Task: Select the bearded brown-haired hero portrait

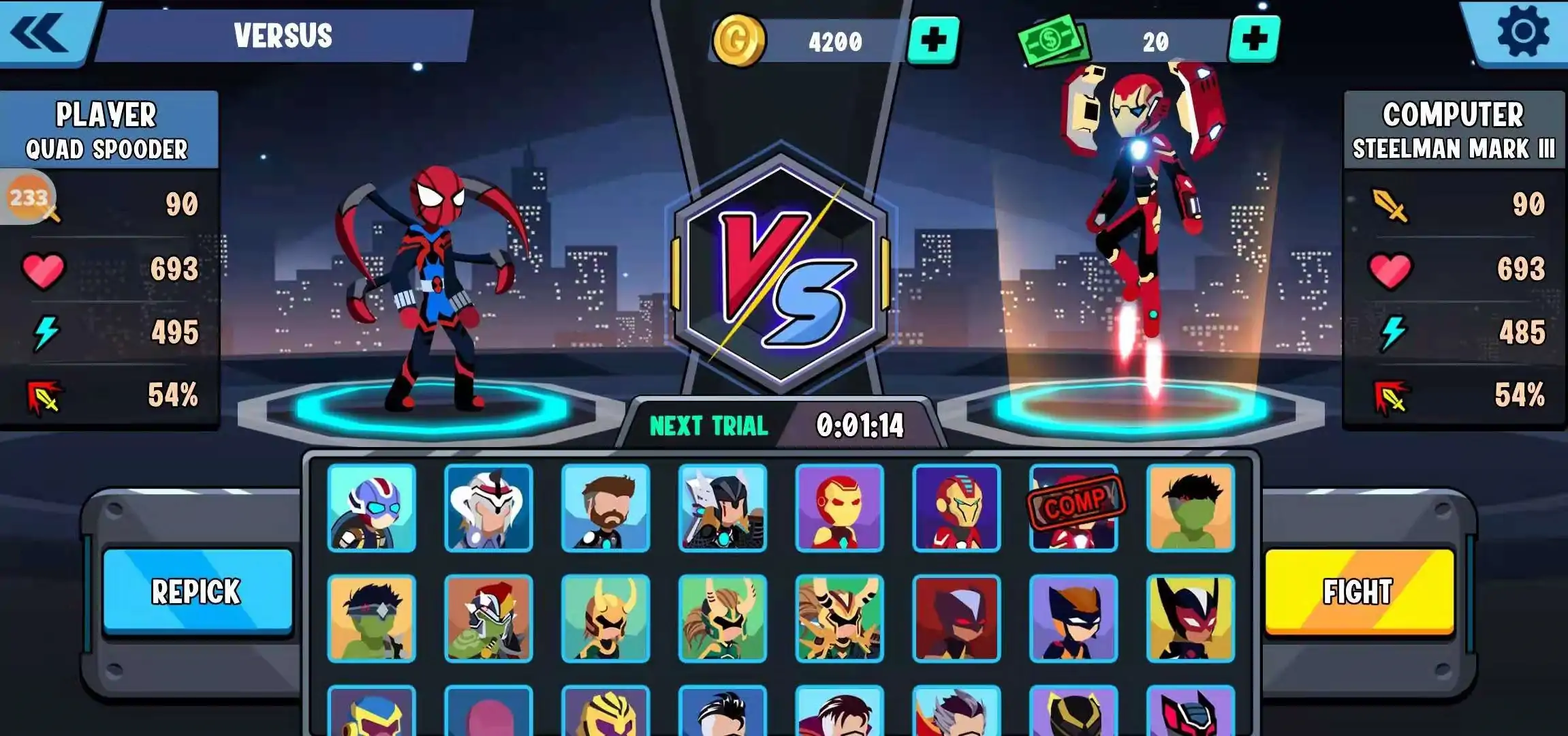Action: [x=606, y=508]
